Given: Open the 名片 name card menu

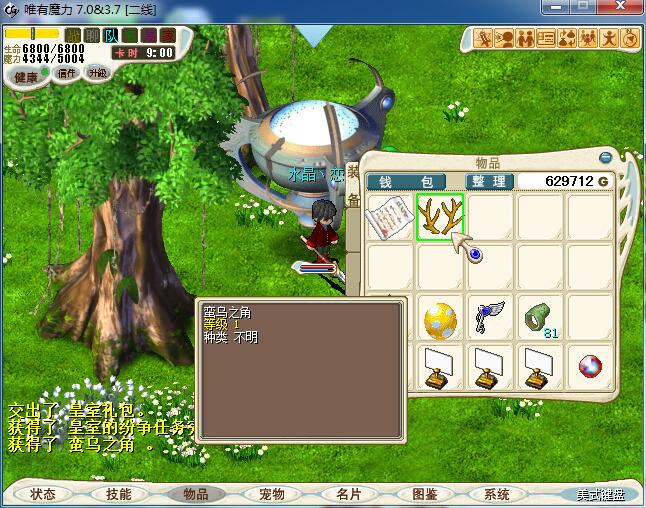Looking at the screenshot, I should (347, 494).
